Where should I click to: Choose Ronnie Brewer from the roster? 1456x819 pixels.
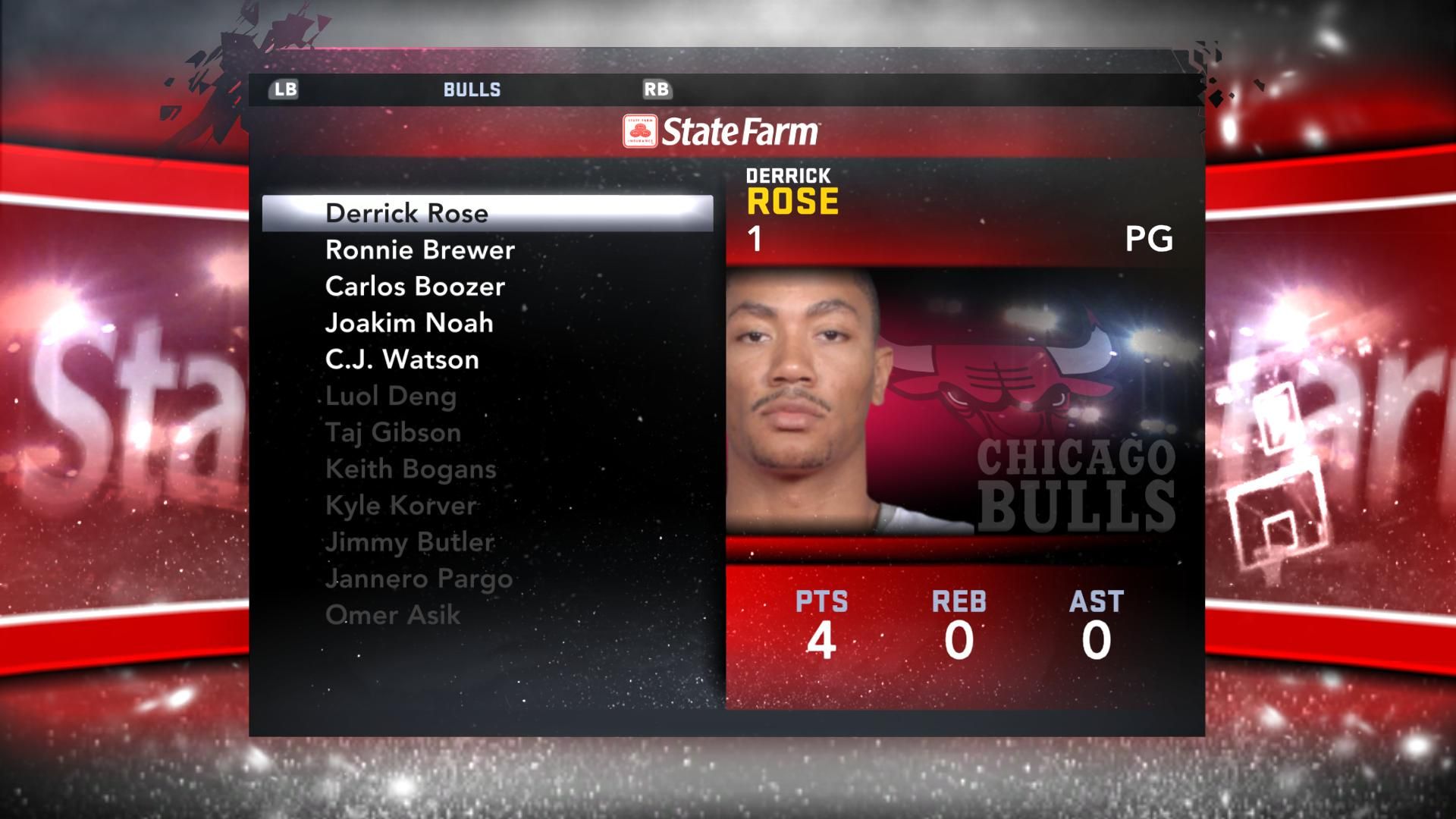coord(419,250)
